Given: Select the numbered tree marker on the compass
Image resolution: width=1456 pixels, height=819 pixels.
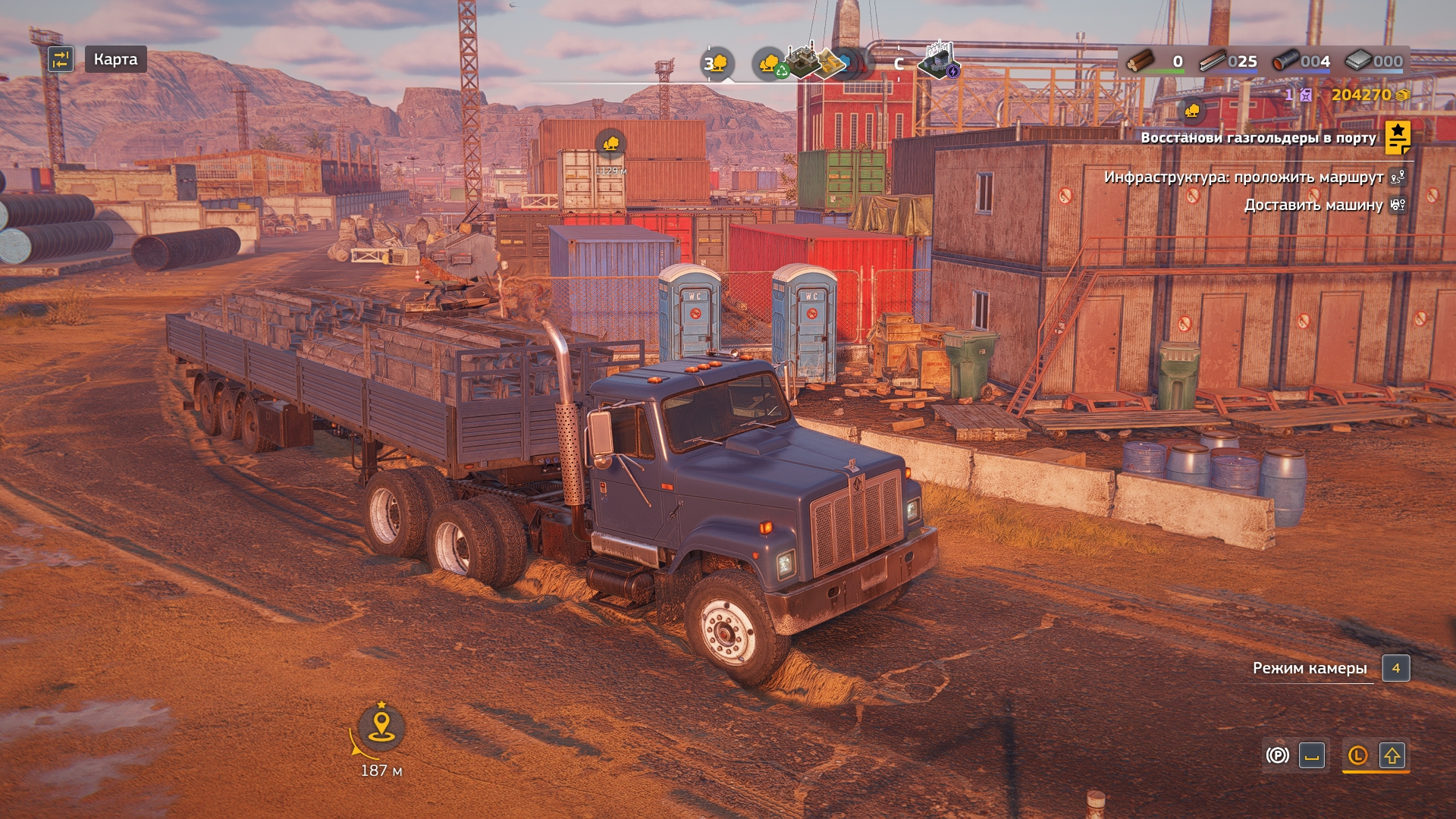Looking at the screenshot, I should (x=717, y=64).
